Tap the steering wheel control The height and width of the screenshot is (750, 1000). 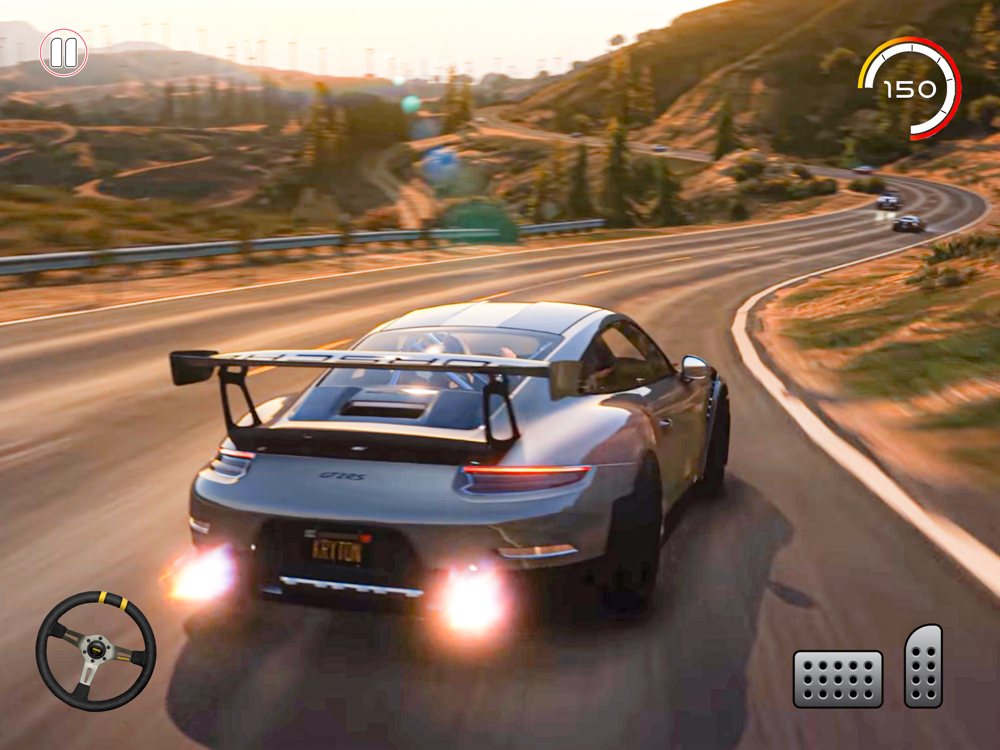[x=96, y=651]
